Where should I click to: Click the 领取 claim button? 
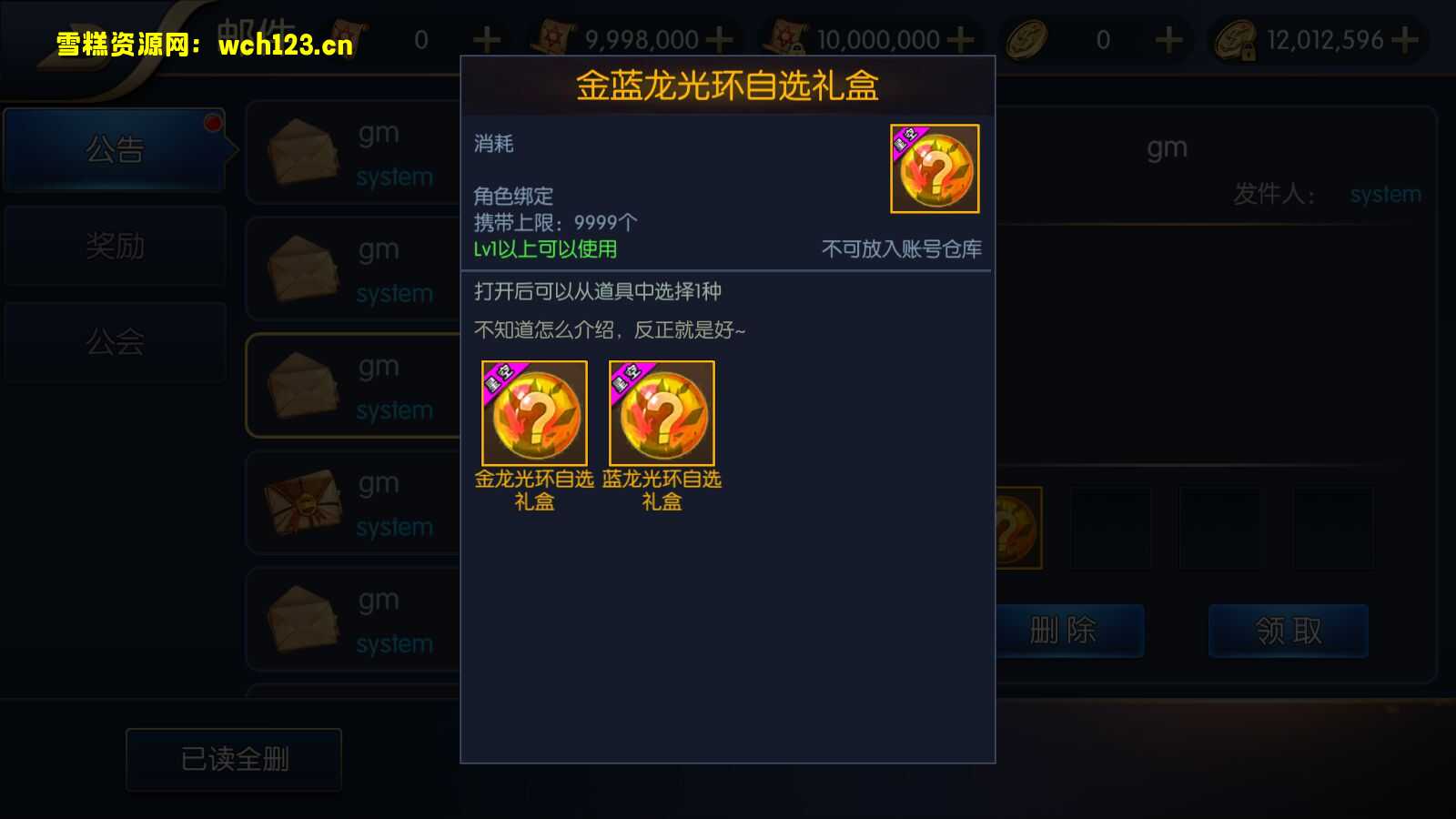point(1288,631)
